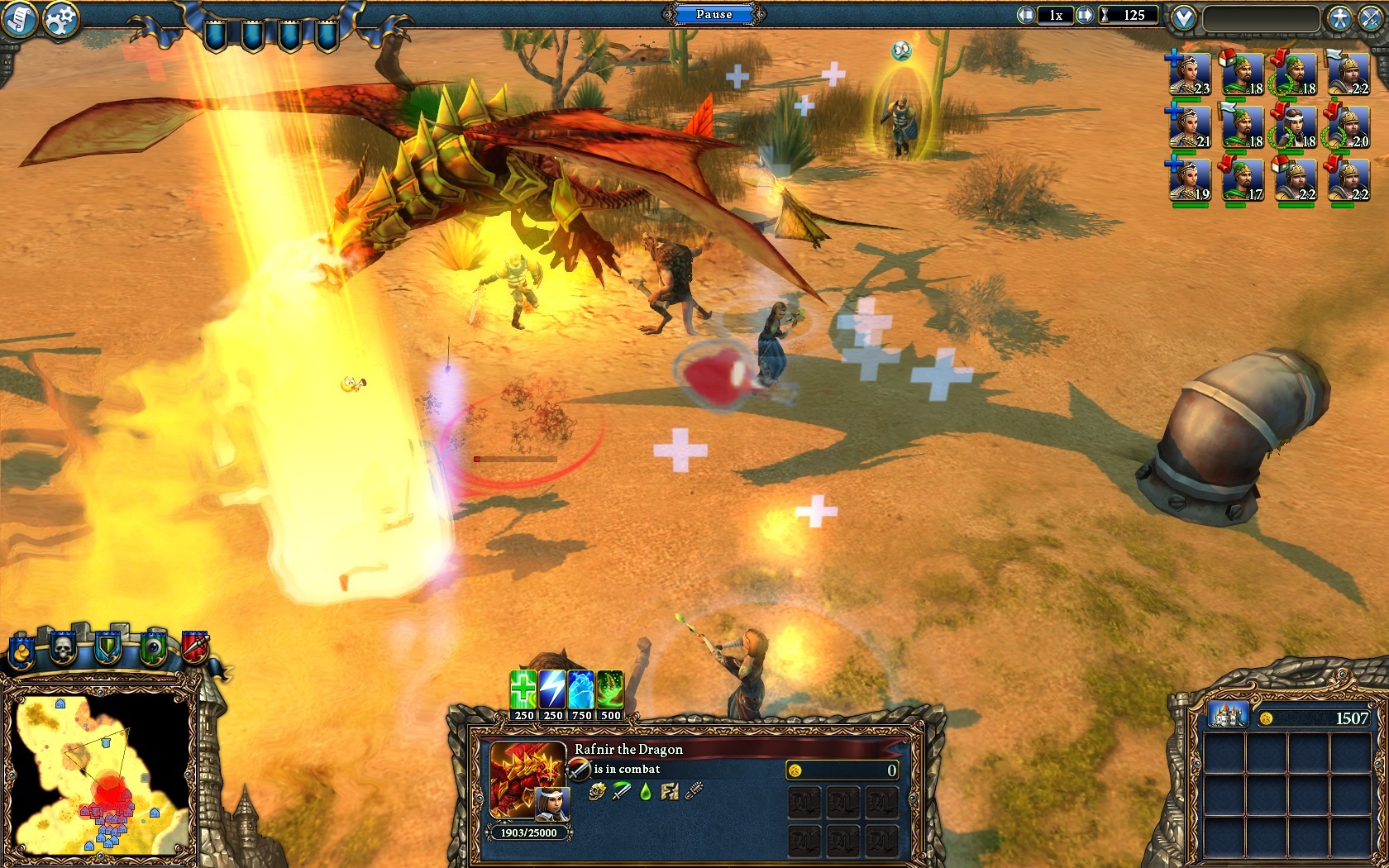Increase game speed with the right arrow
1389x868 pixels.
1085,14
